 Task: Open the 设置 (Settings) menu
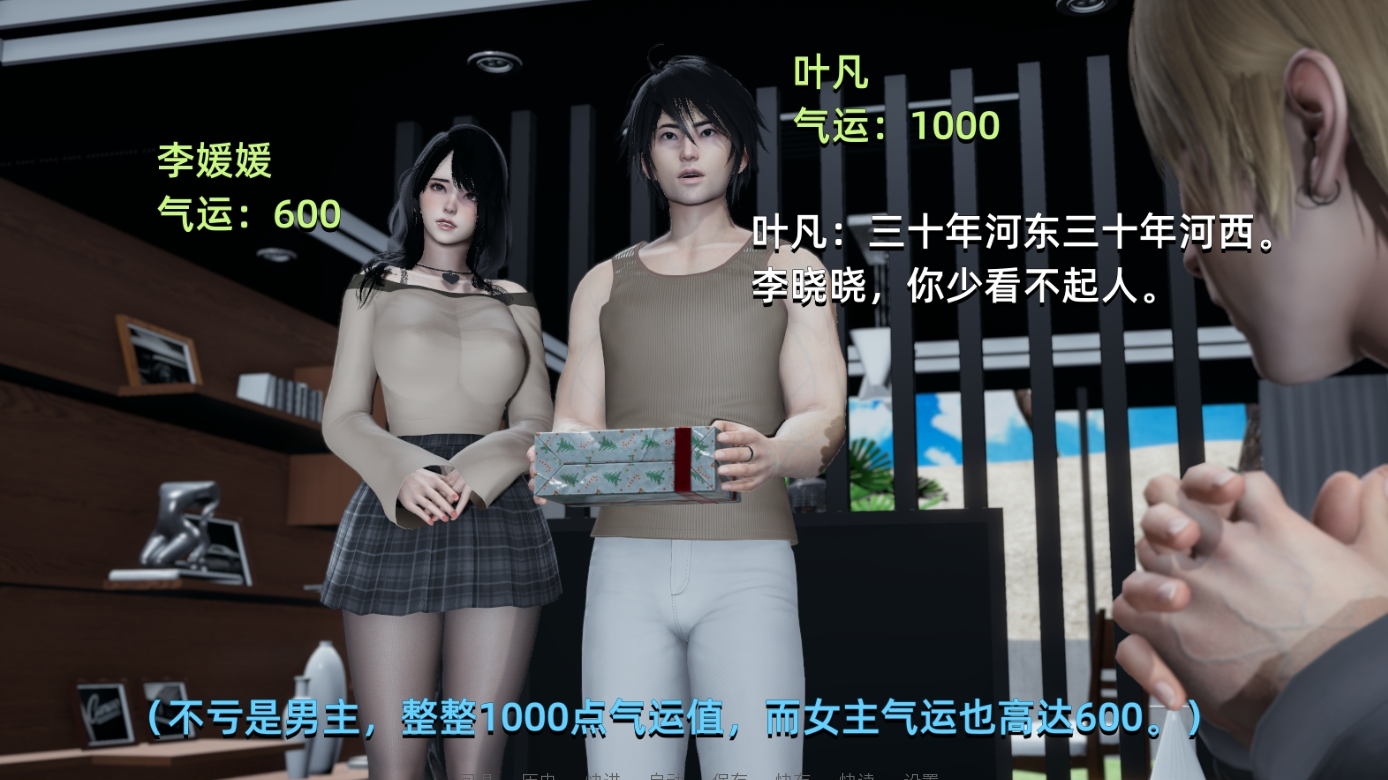919,775
